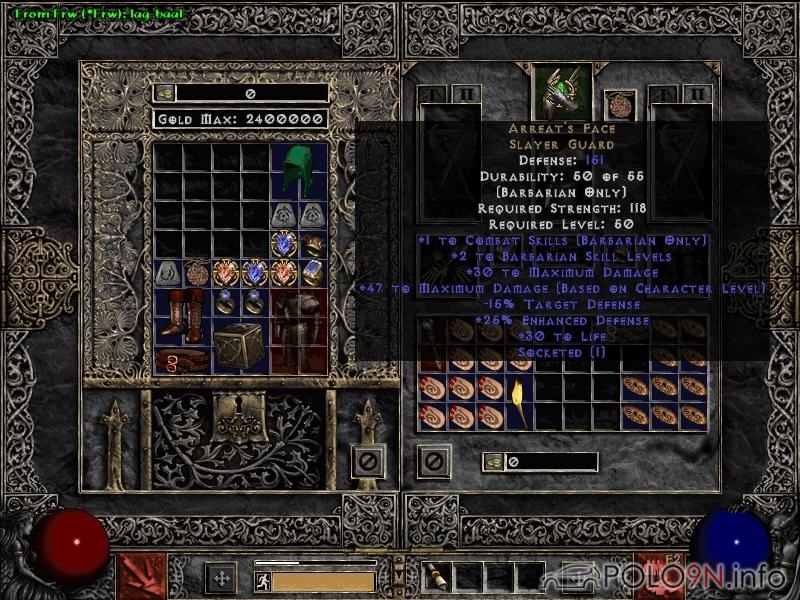Viewport: 800px width, 600px height.
Task: Toggle the run/walk button
Action: pyautogui.click(x=263, y=580)
